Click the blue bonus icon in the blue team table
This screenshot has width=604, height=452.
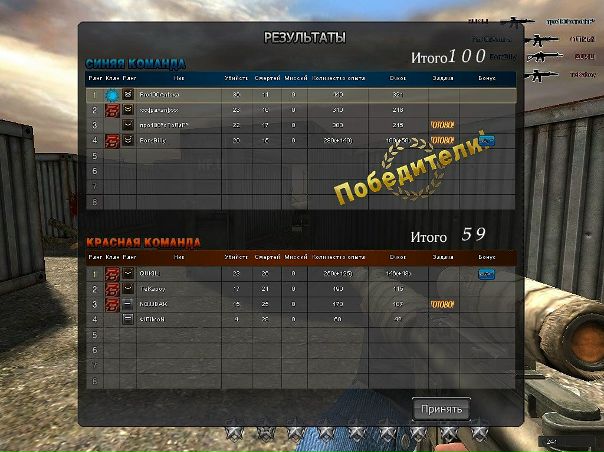[x=487, y=140]
